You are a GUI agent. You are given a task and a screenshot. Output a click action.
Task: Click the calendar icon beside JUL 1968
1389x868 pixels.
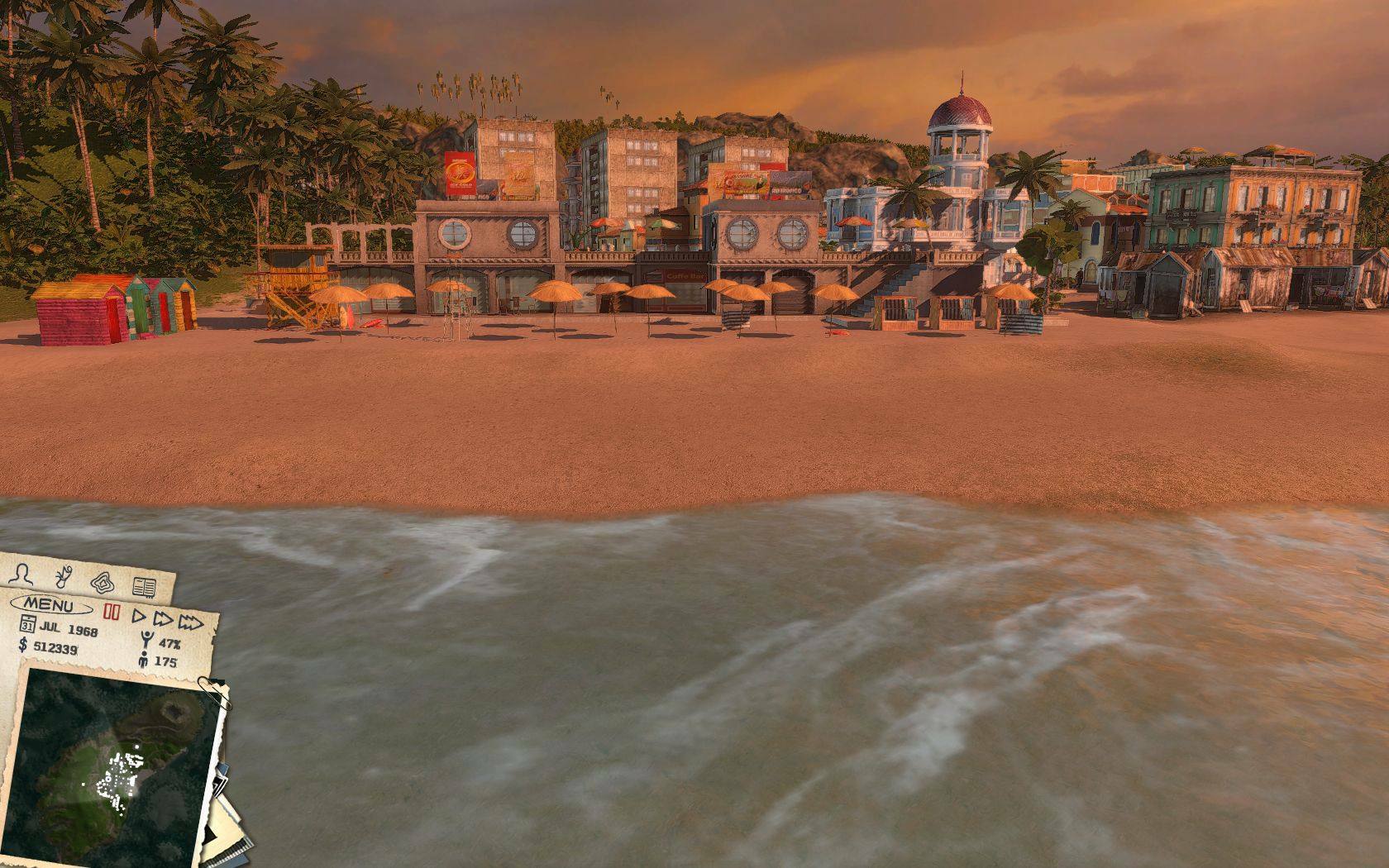tap(28, 623)
